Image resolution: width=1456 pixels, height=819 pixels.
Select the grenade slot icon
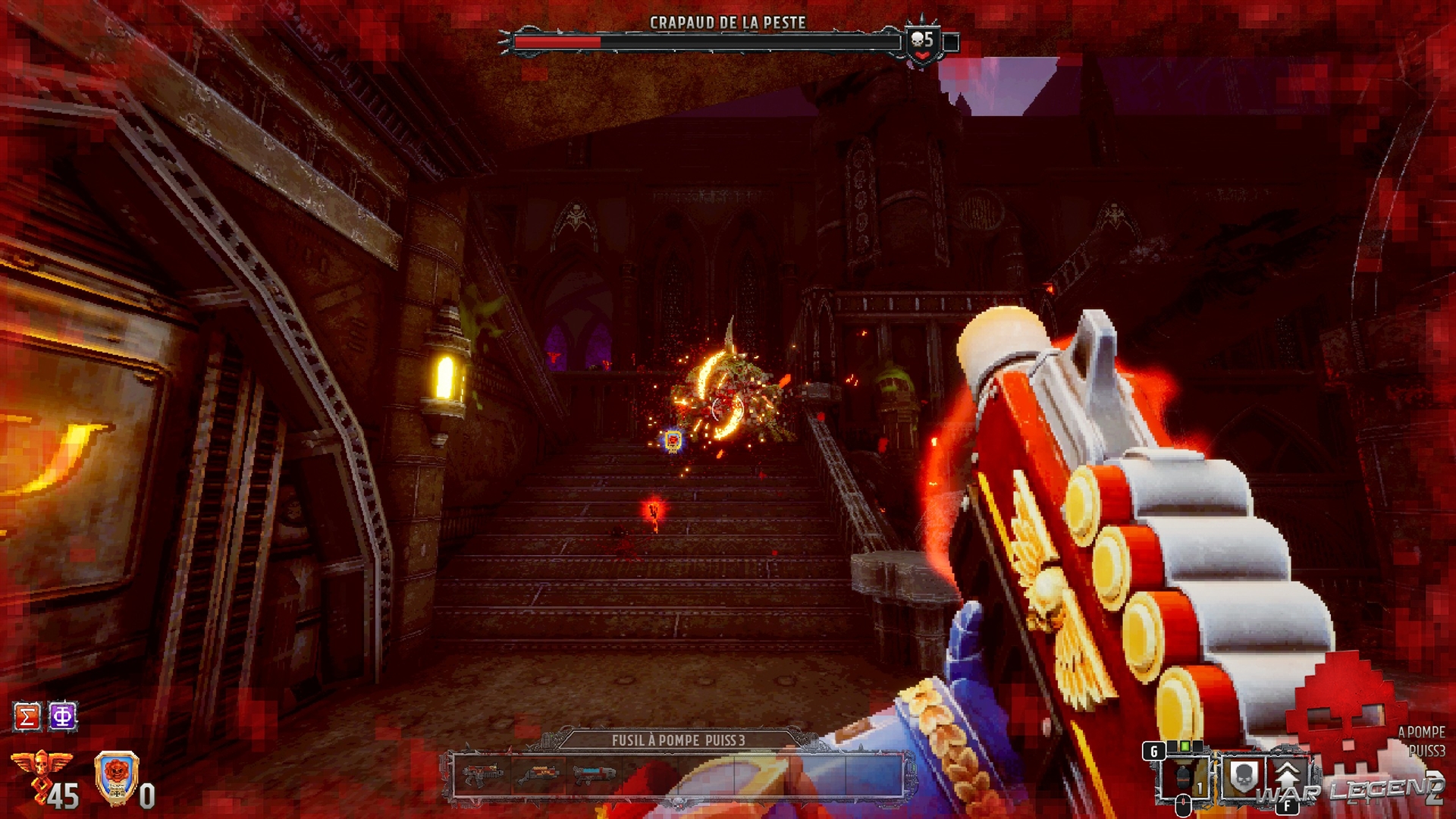(x=1183, y=777)
